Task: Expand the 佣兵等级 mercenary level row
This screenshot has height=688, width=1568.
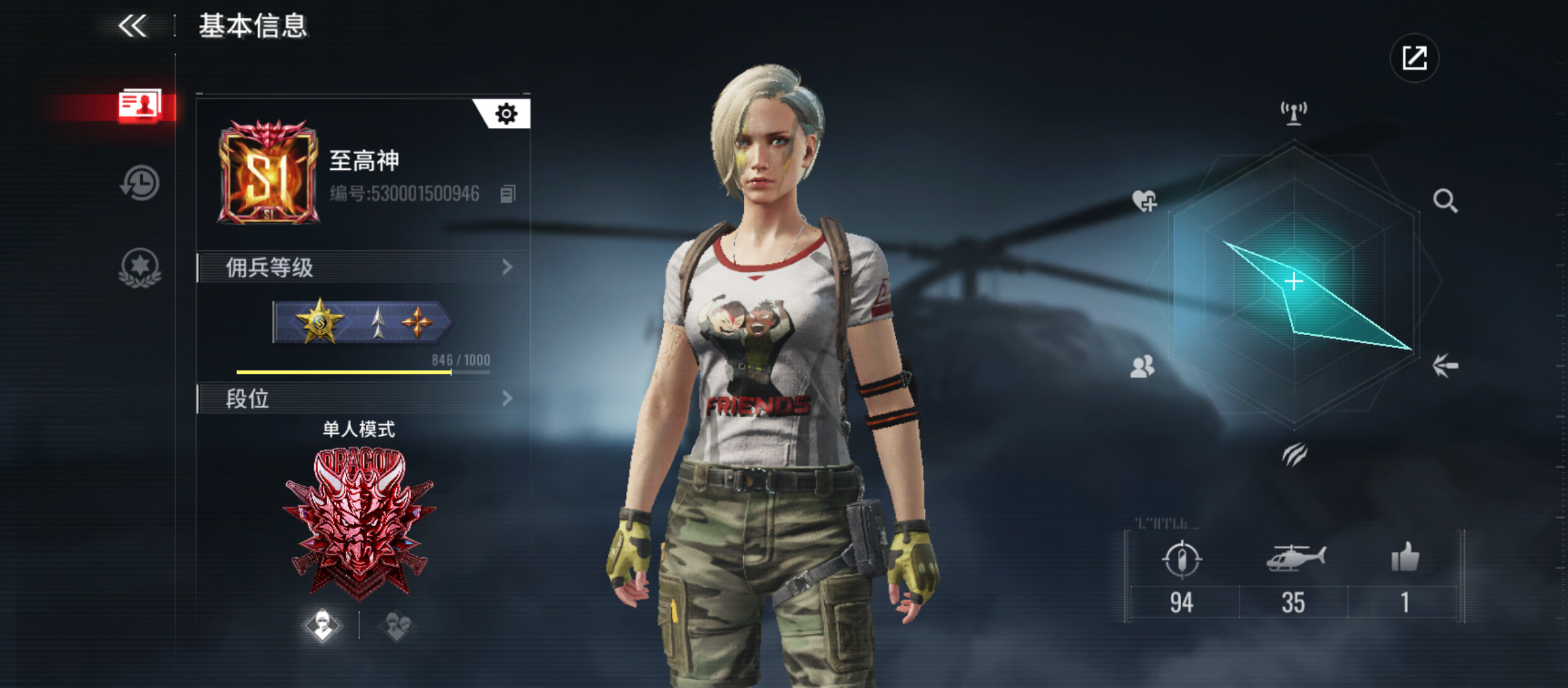Action: click(x=363, y=268)
